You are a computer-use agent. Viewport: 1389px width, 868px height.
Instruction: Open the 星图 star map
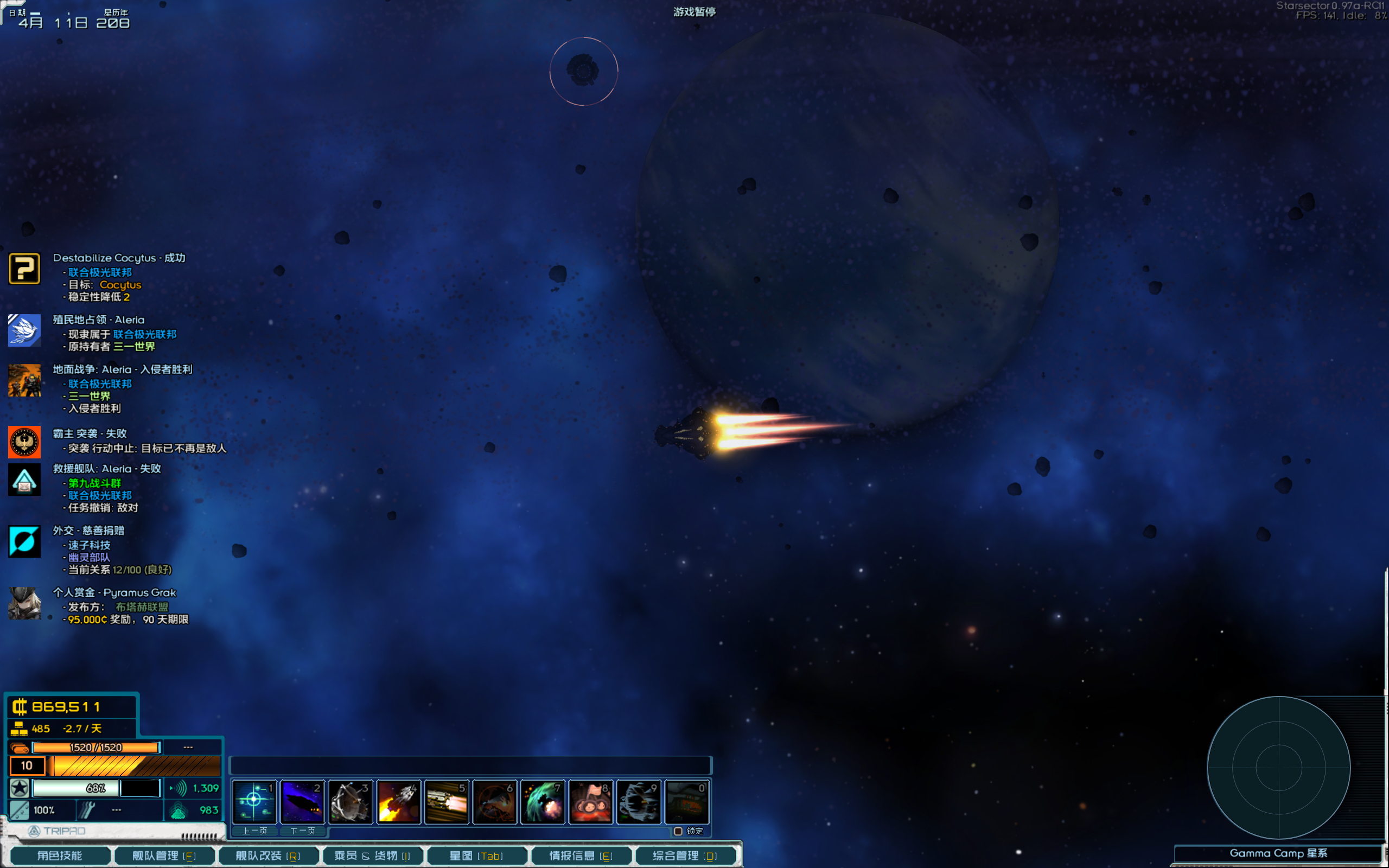(476, 856)
